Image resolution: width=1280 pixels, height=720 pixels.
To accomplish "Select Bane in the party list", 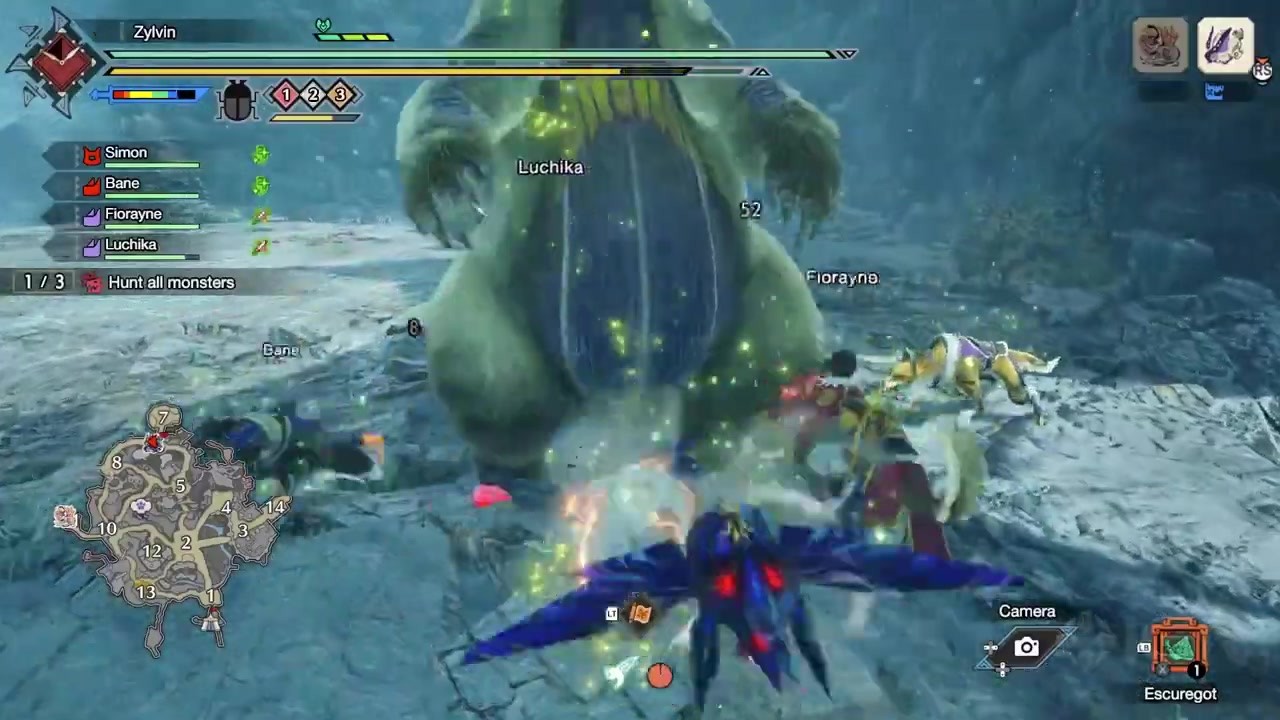I will [121, 184].
